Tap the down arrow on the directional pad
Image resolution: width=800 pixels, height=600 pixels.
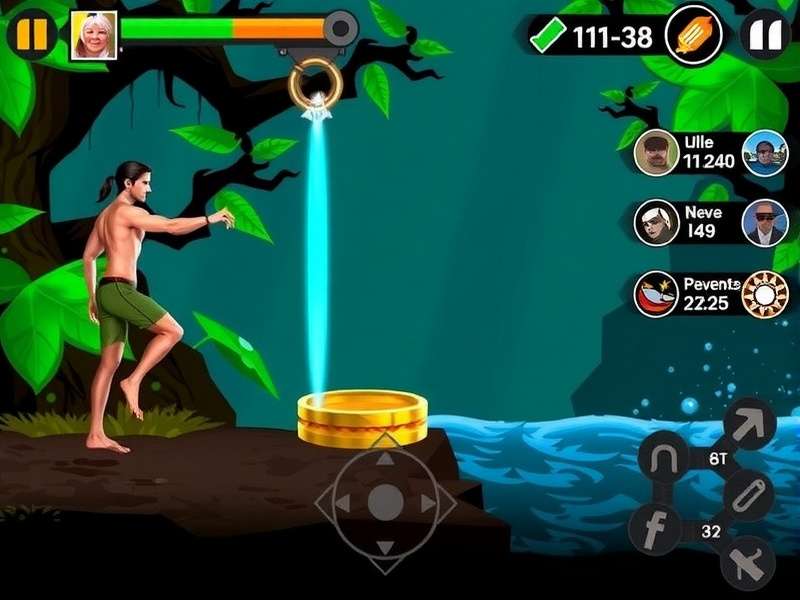point(386,546)
